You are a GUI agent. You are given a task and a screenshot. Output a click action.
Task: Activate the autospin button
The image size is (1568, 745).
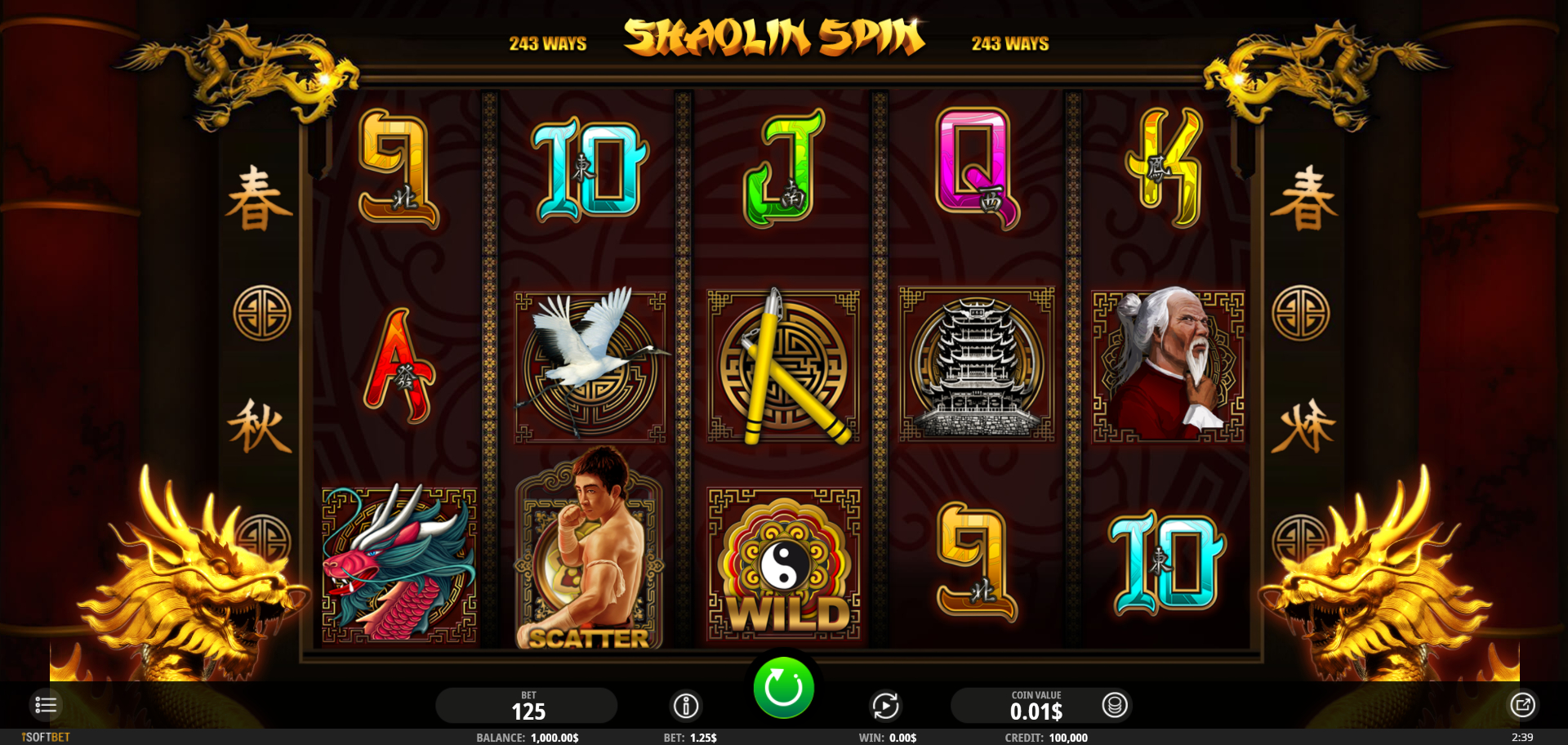pyautogui.click(x=885, y=705)
